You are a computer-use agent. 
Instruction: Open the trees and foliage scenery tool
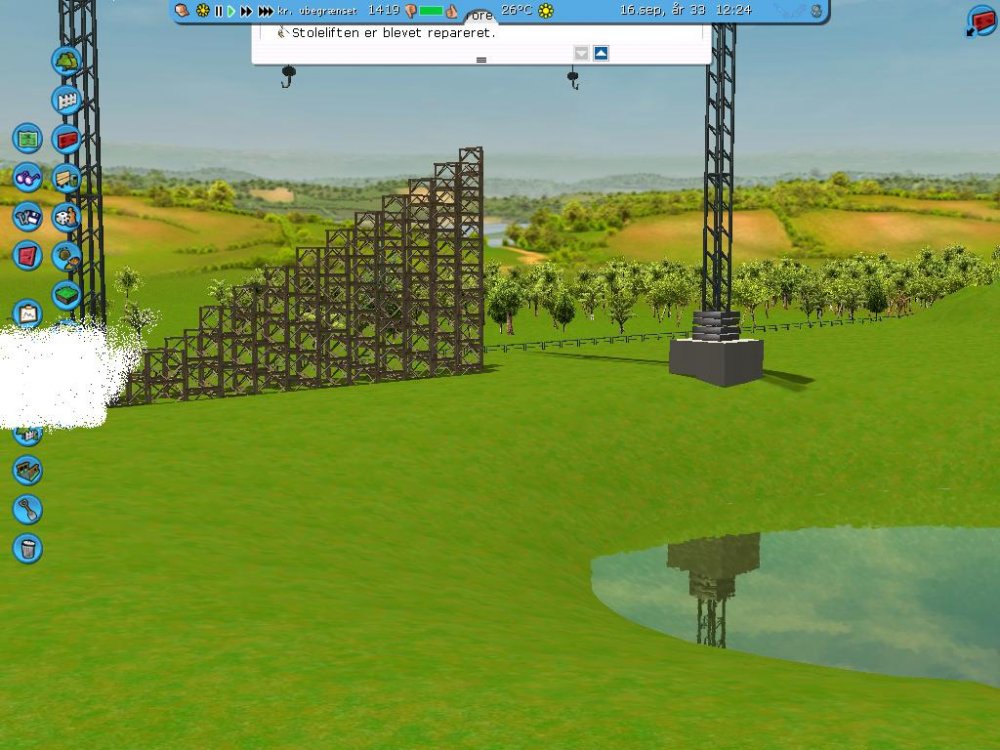(x=67, y=61)
